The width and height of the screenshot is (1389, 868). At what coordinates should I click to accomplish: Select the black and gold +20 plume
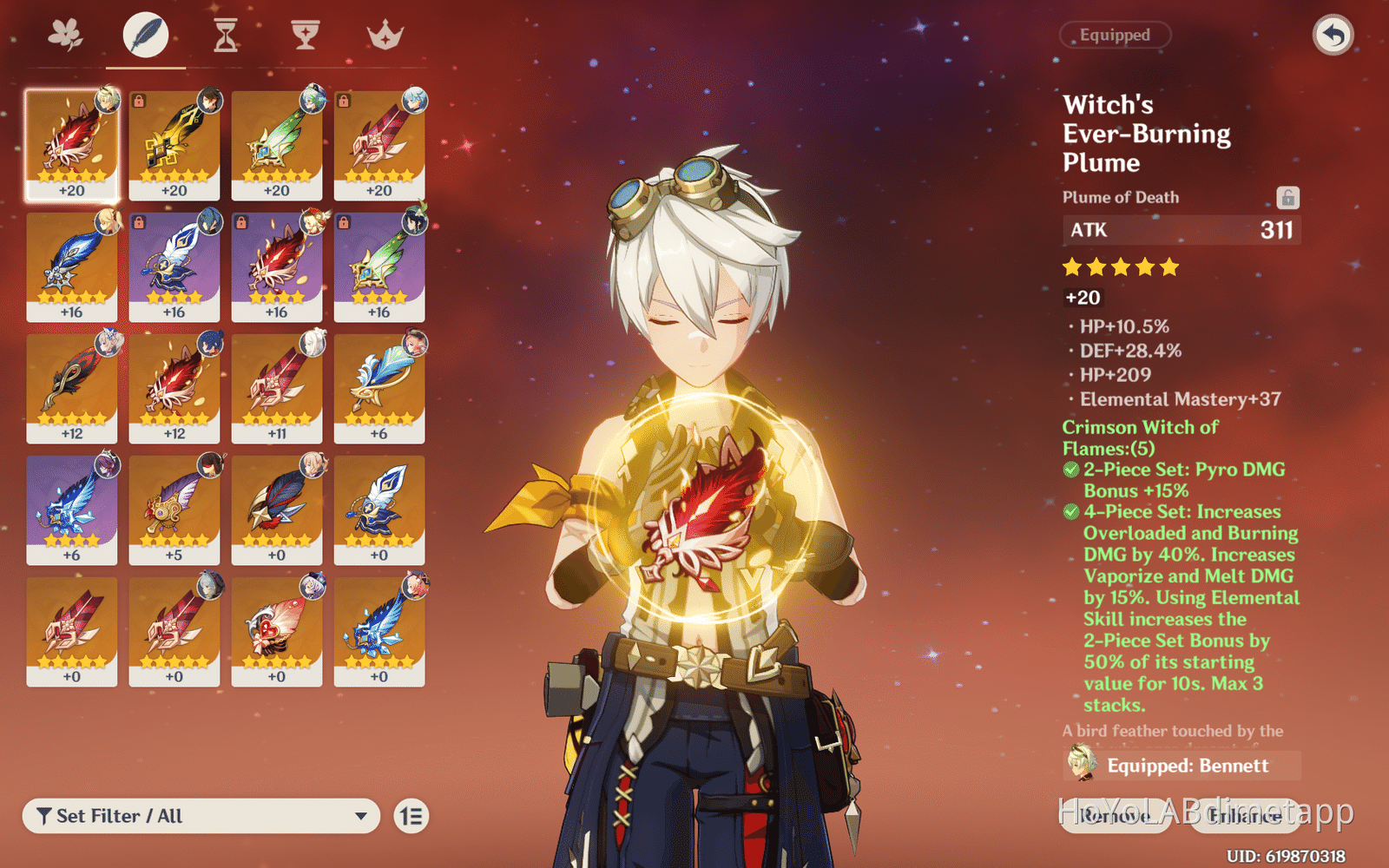point(174,145)
